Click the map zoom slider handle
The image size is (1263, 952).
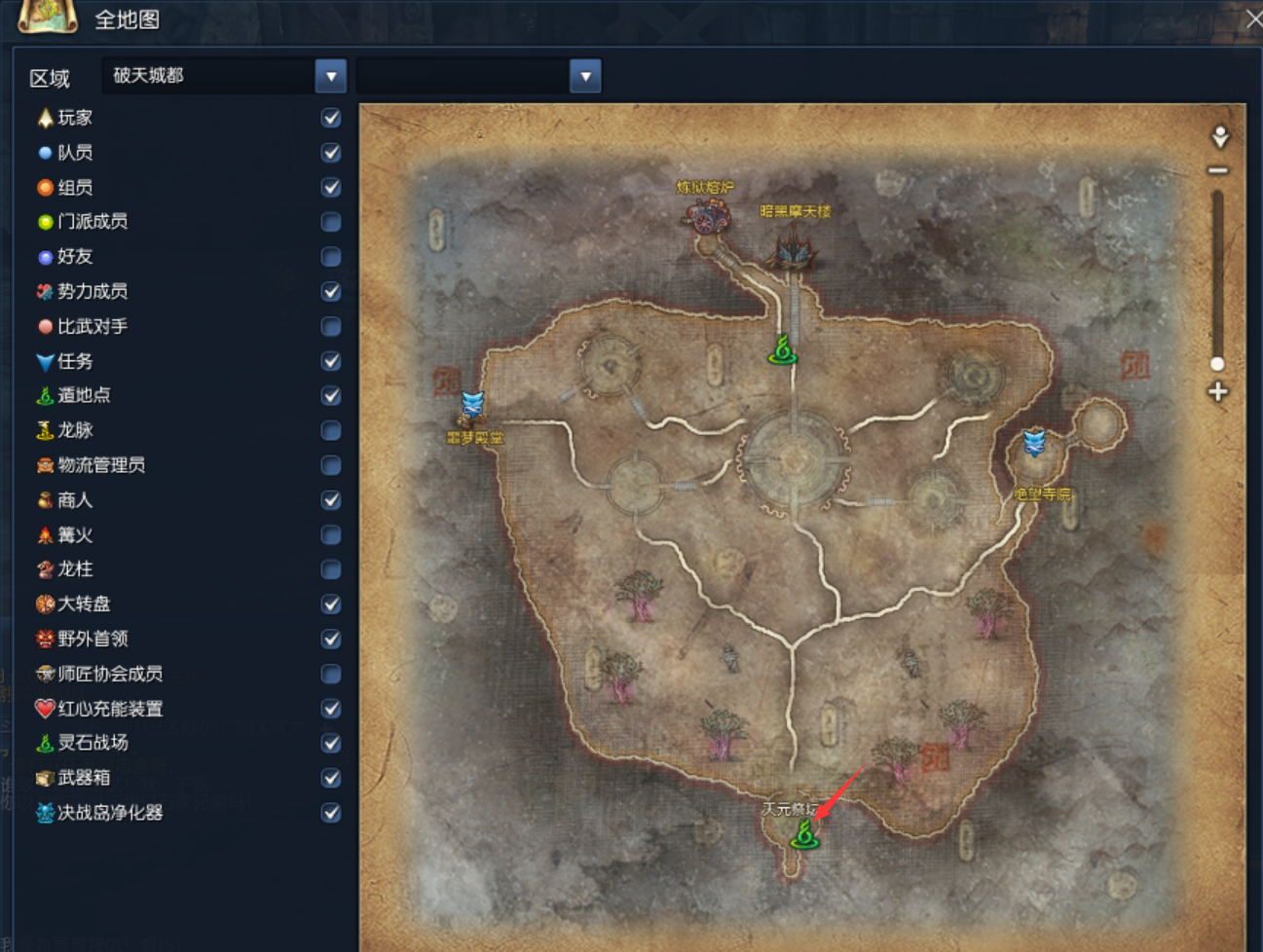click(x=1217, y=364)
